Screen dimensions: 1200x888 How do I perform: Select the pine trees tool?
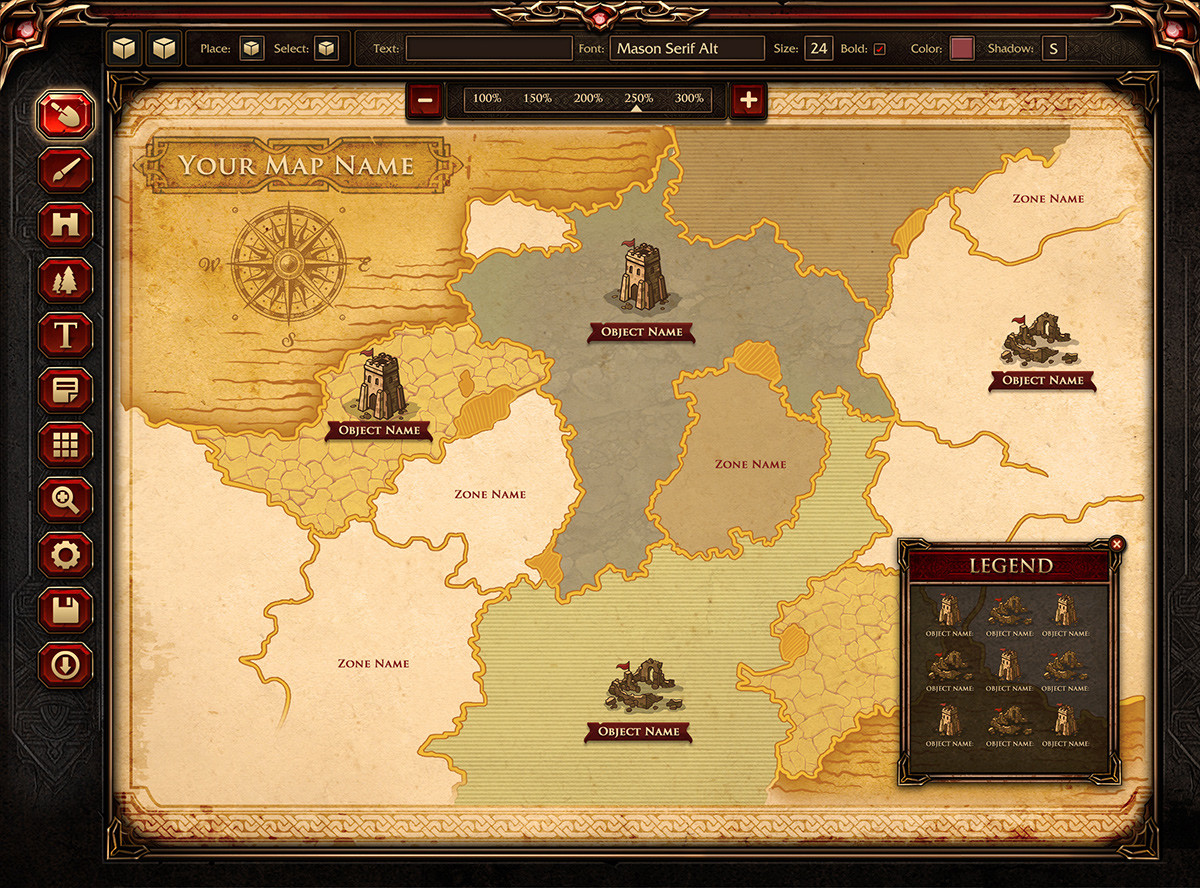pos(66,280)
